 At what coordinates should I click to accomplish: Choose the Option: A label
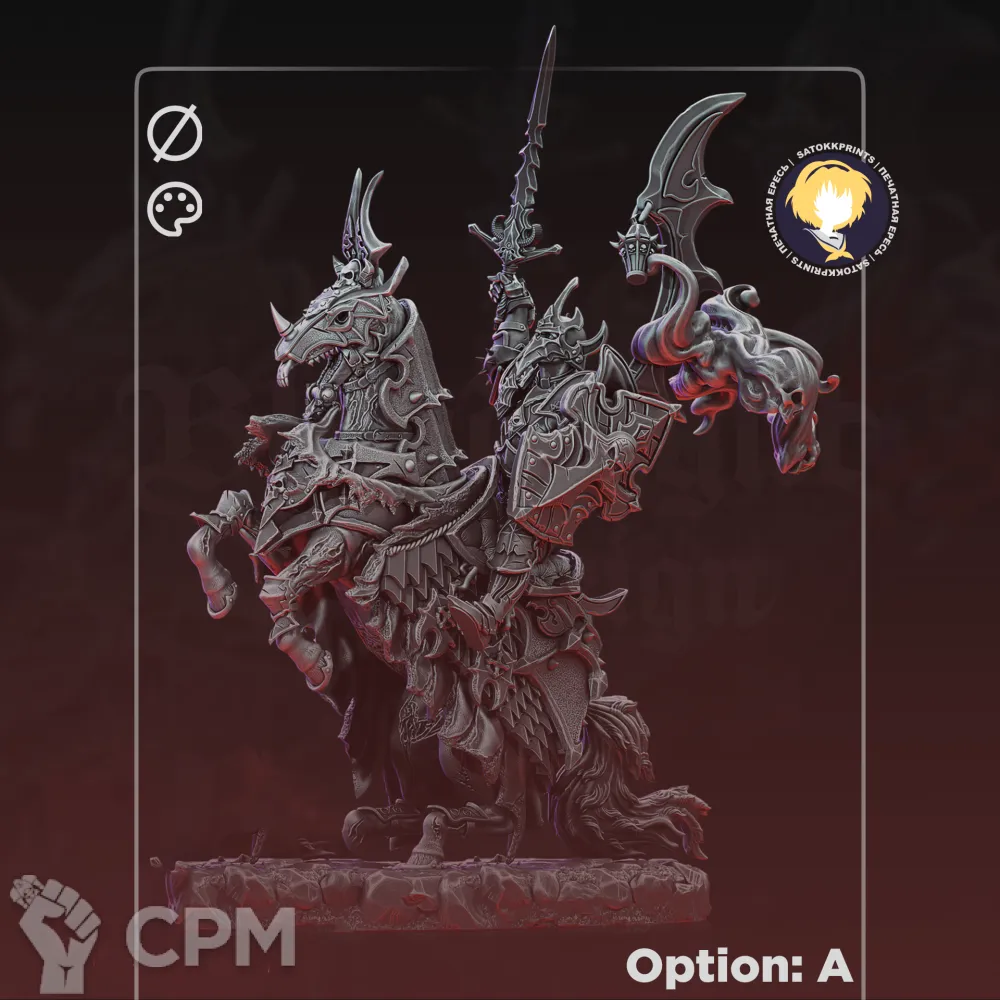pyautogui.click(x=739, y=966)
